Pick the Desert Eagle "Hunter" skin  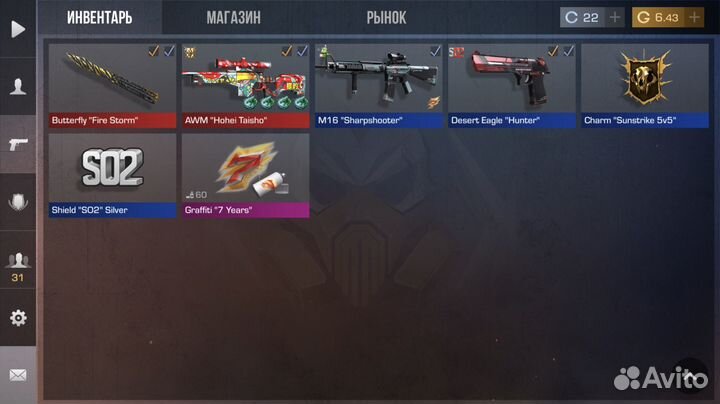click(511, 85)
